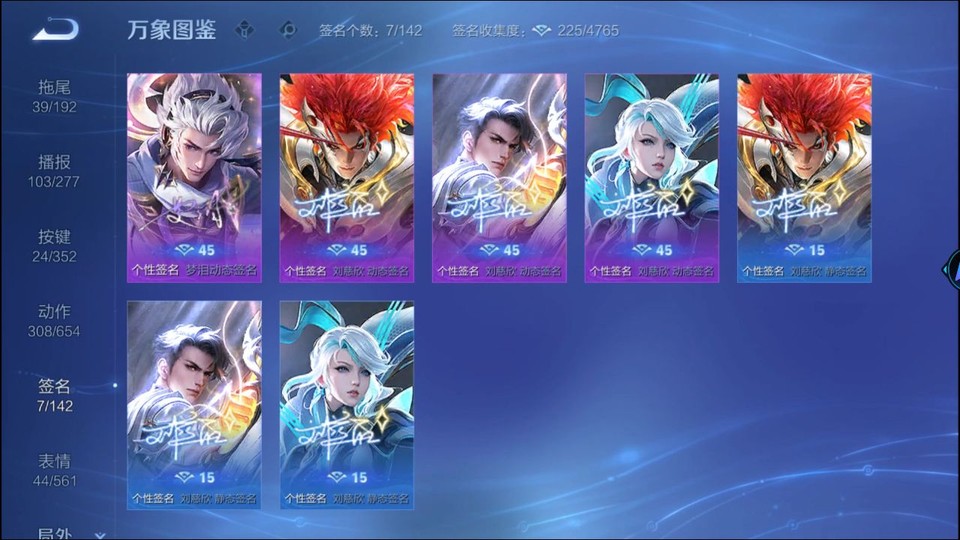
Task: Show the 动作 category tab
Action: 55,321
